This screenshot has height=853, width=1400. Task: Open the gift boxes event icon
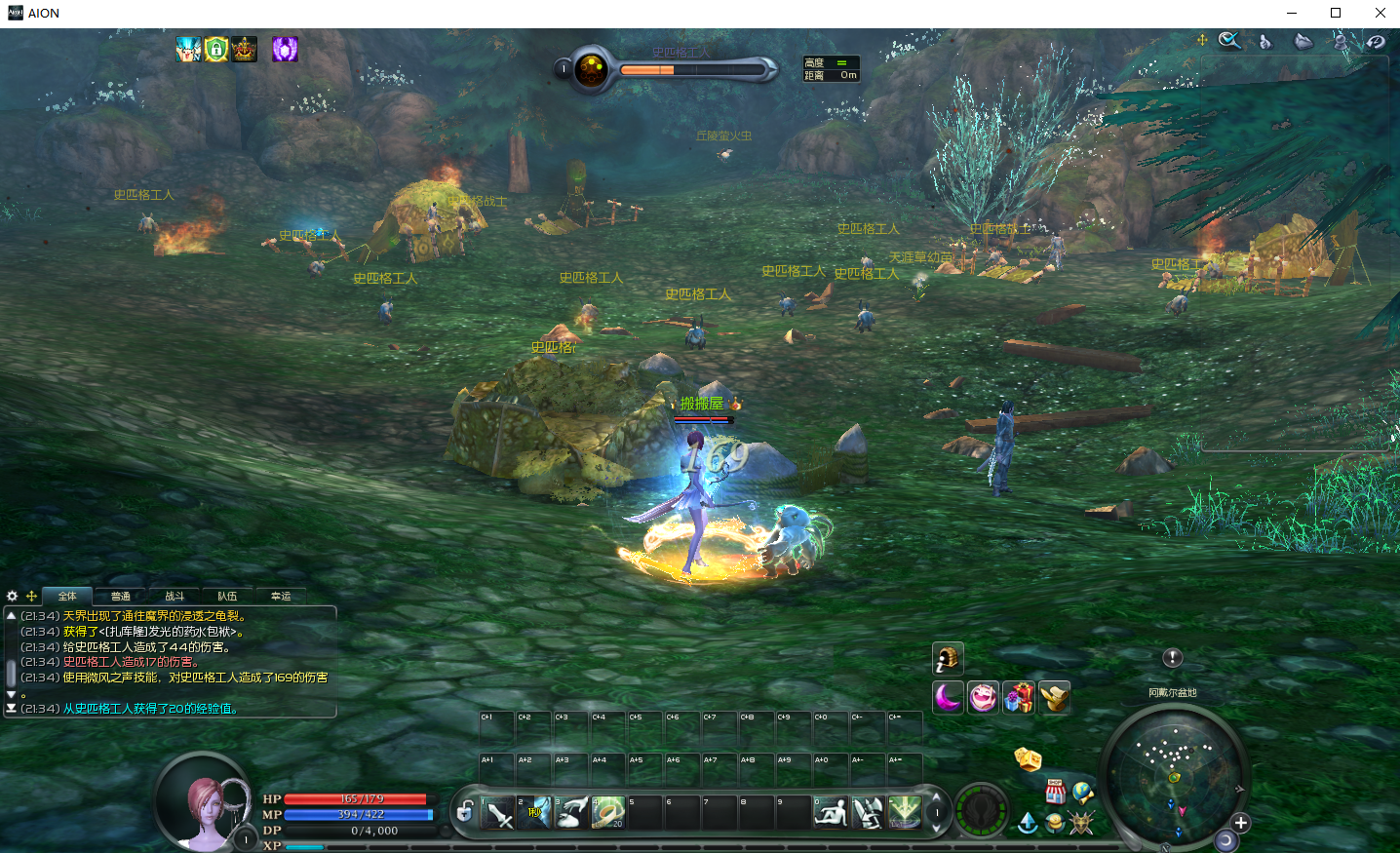(x=1019, y=697)
